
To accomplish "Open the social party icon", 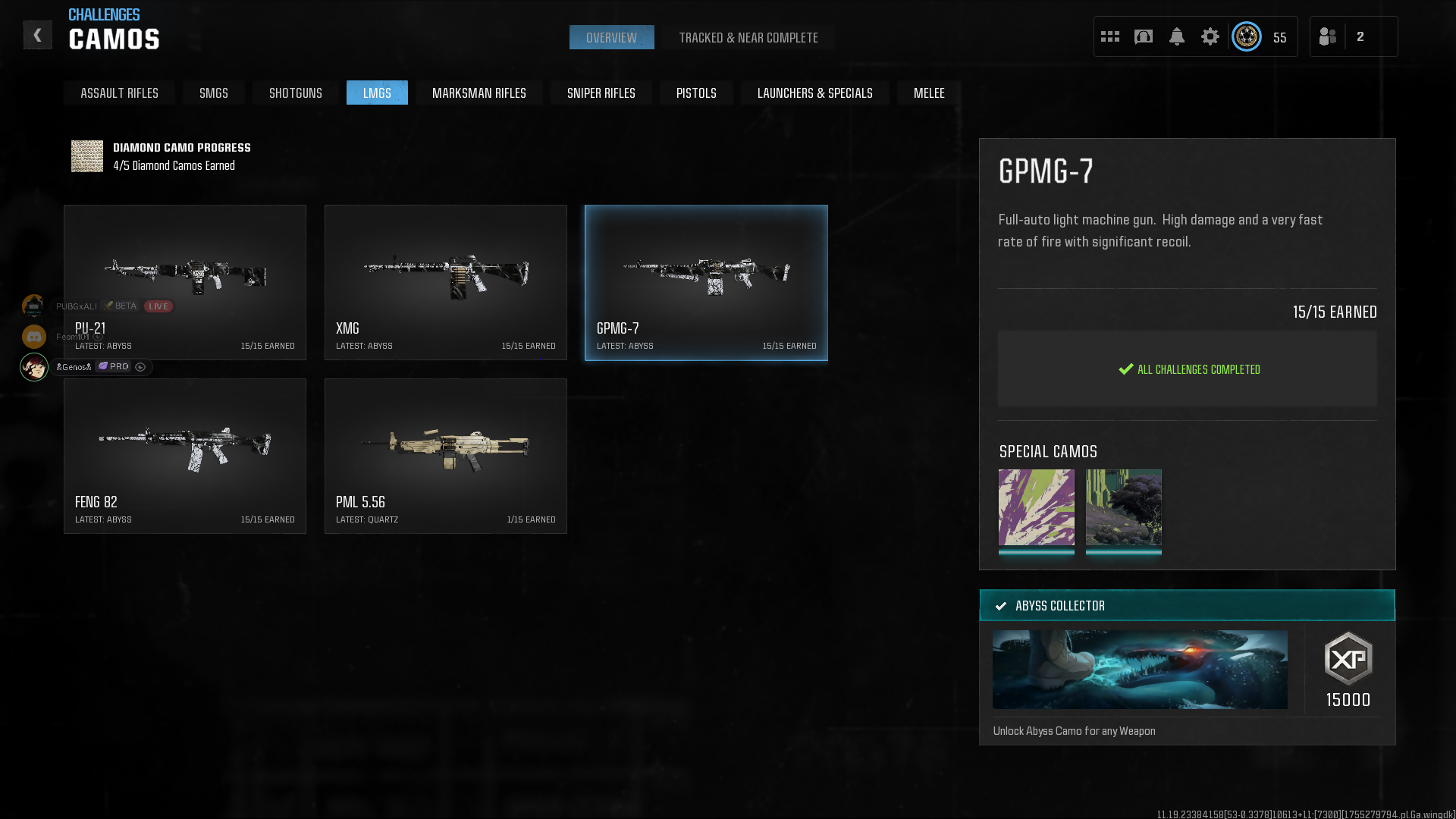I will click(x=1328, y=36).
